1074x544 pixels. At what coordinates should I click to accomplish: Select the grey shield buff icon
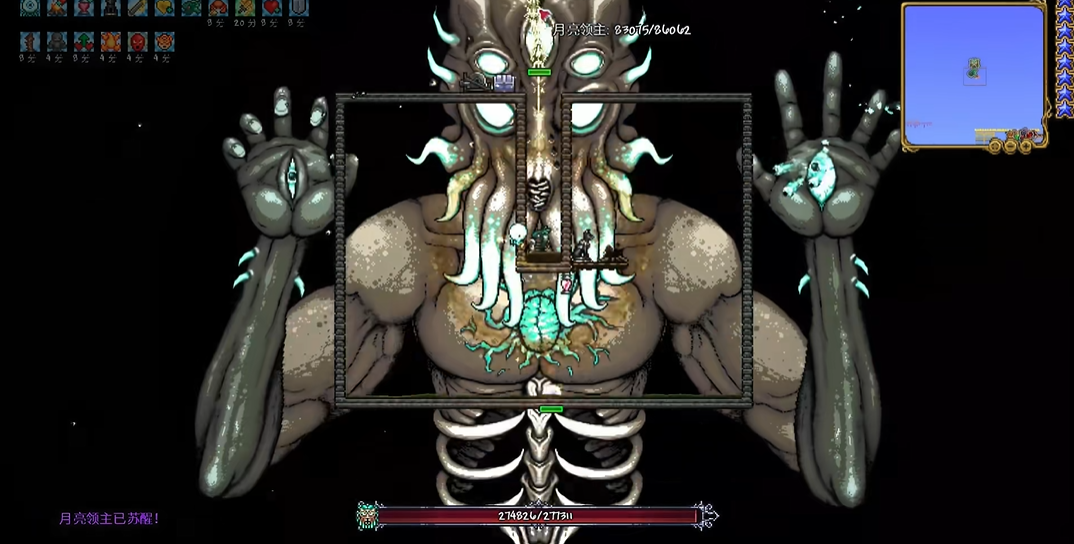click(x=298, y=8)
